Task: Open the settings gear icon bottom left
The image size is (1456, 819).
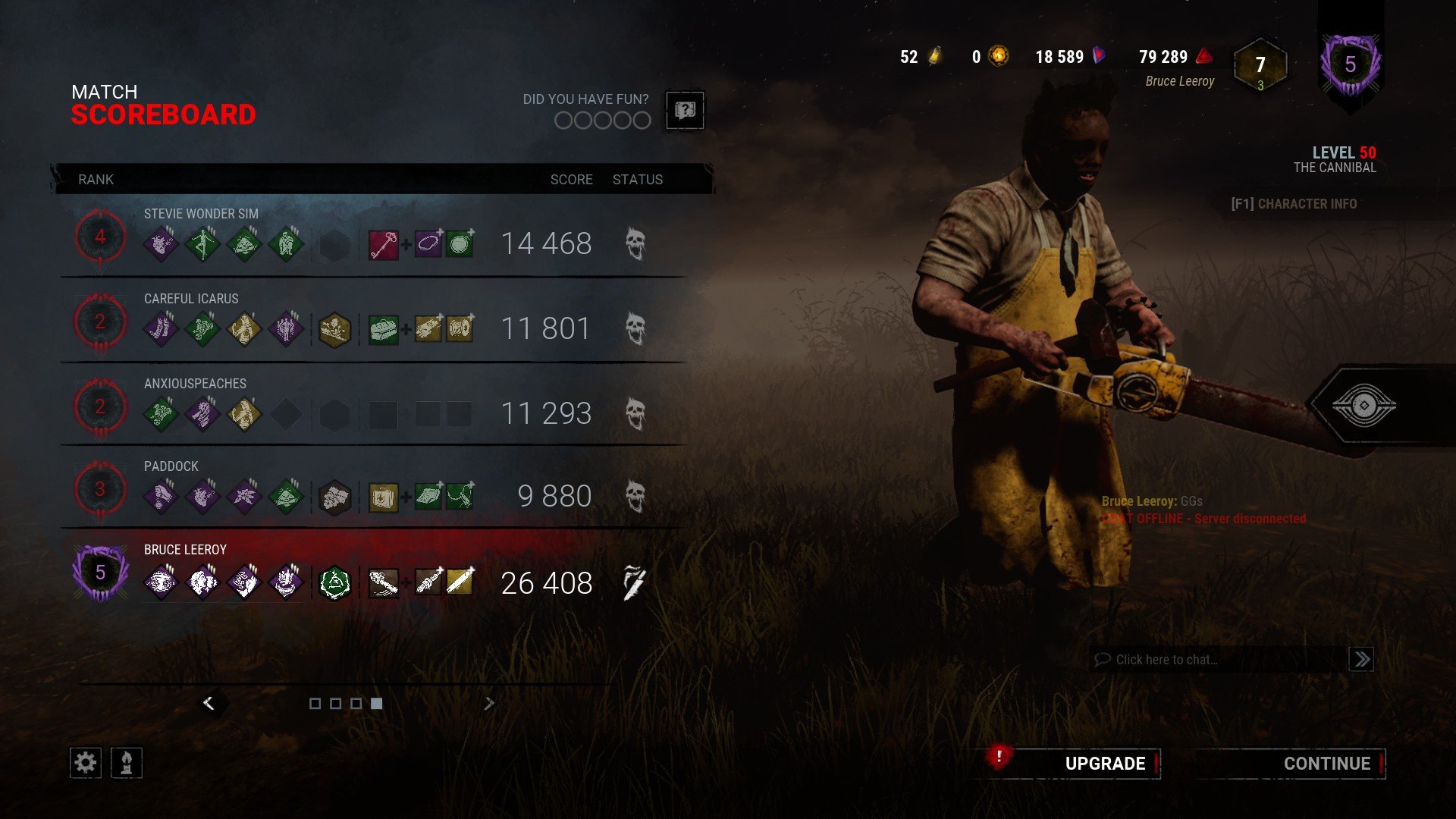Action: click(86, 762)
